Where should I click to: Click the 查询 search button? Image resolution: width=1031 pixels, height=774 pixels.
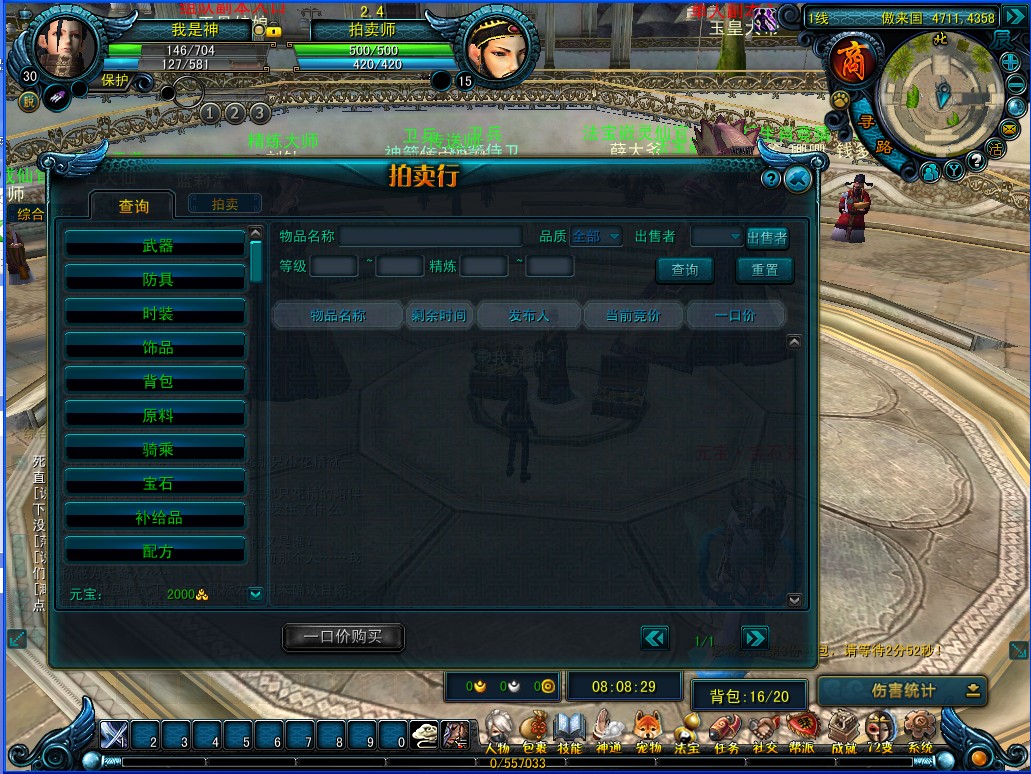(685, 270)
